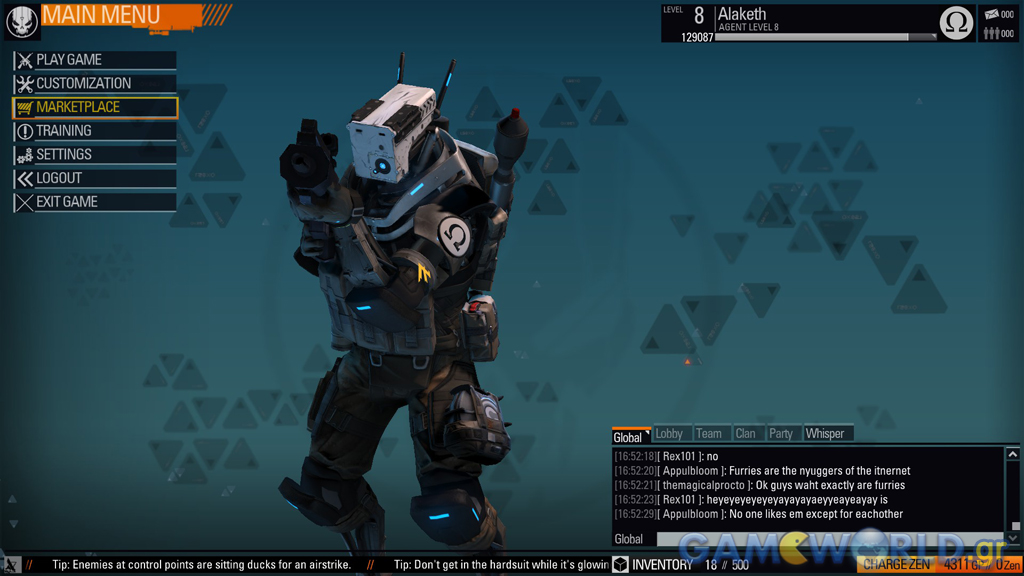Open the Play Game menu entry

point(95,60)
